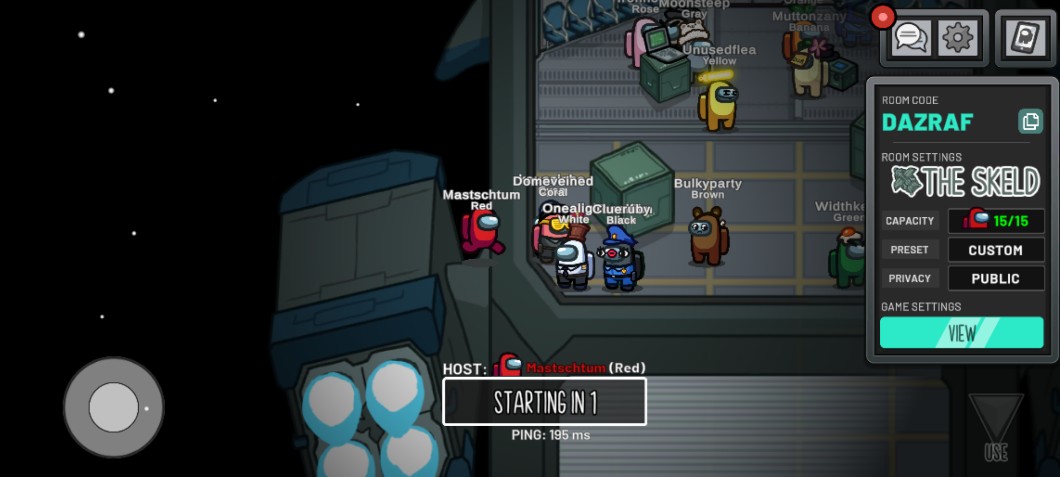View the game settings
This screenshot has height=477, width=1060.
tap(961, 333)
